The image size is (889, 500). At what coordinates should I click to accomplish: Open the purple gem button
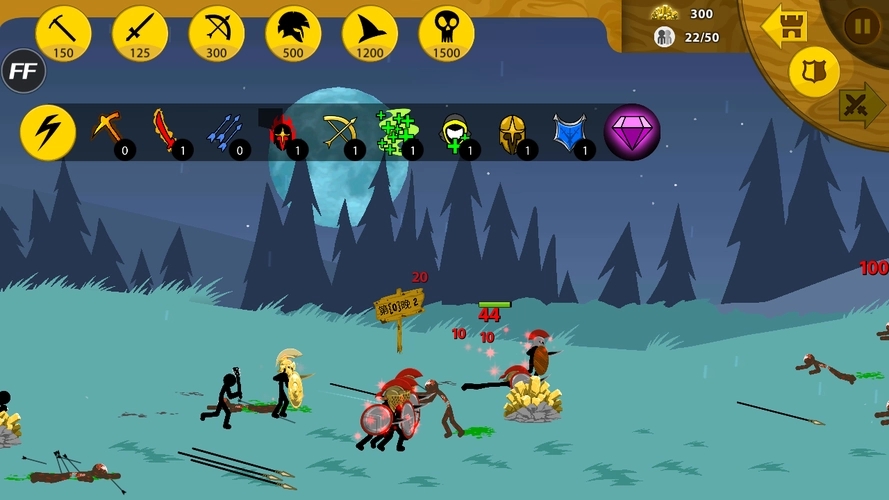point(632,132)
